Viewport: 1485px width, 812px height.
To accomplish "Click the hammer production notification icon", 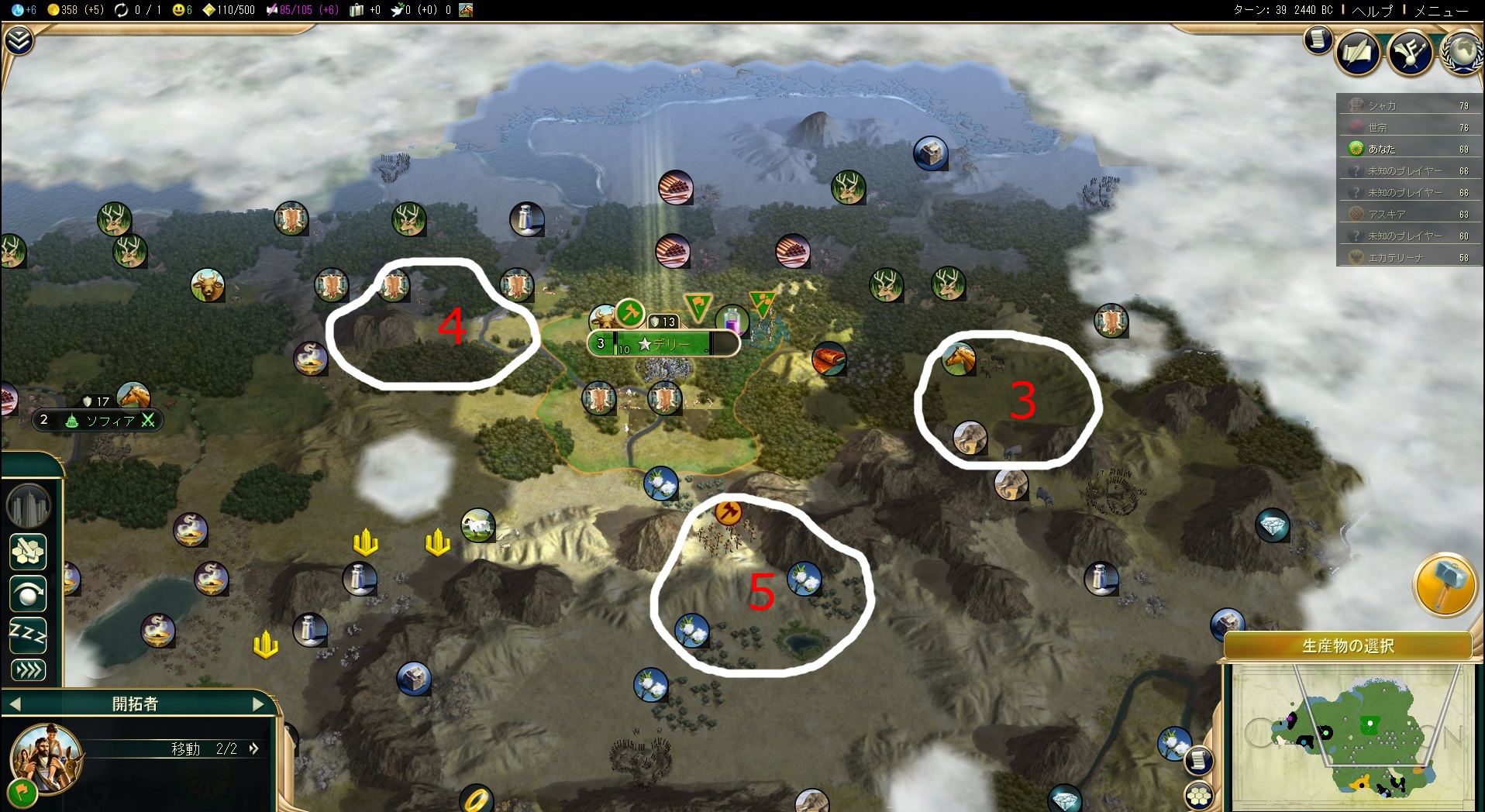I will (x=1445, y=584).
